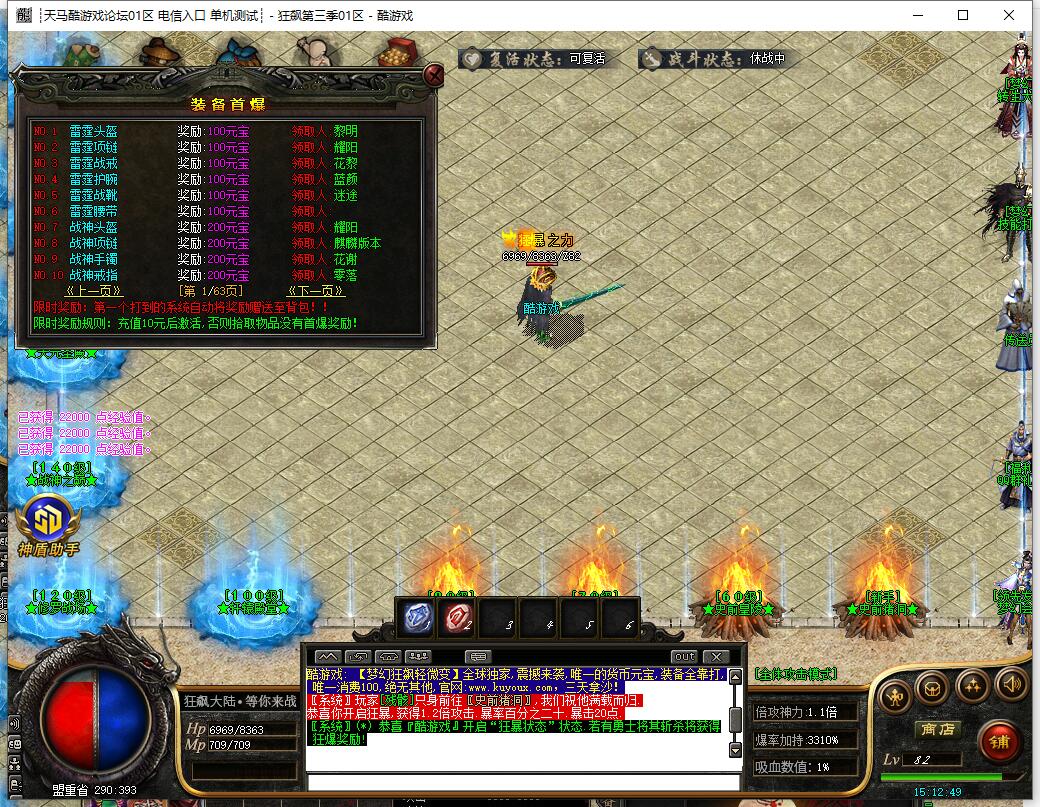
Task: Close the chat window
Action: (714, 656)
